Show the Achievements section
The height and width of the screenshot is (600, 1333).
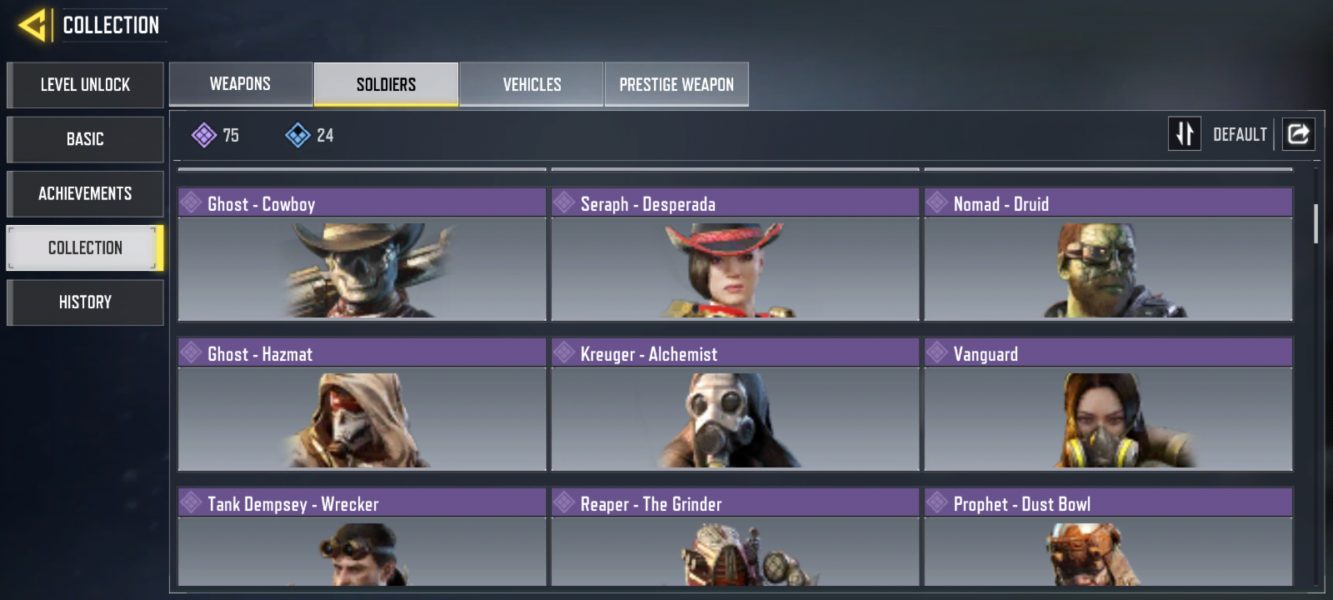tap(85, 193)
